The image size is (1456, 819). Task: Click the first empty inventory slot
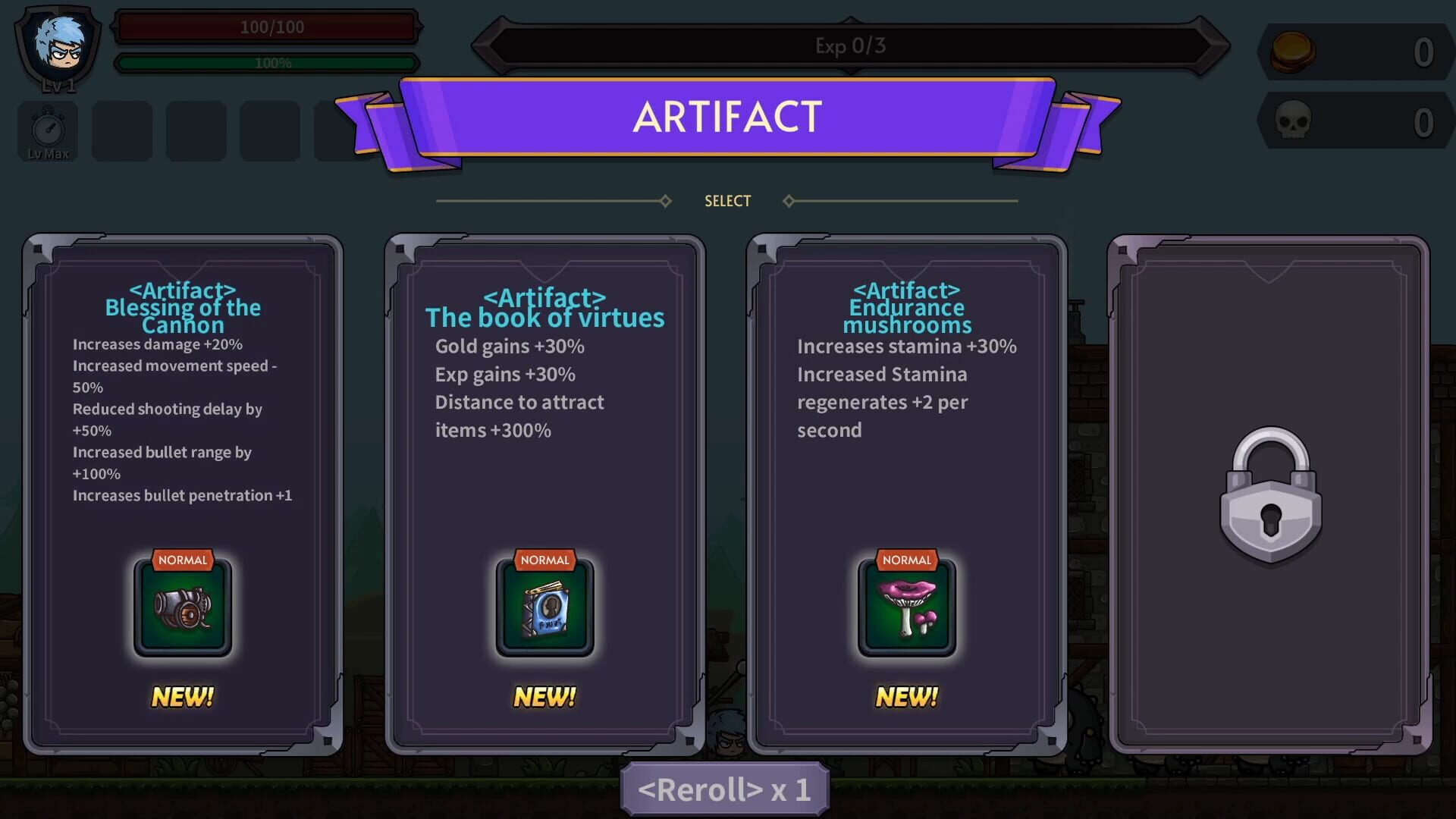pyautogui.click(x=121, y=130)
